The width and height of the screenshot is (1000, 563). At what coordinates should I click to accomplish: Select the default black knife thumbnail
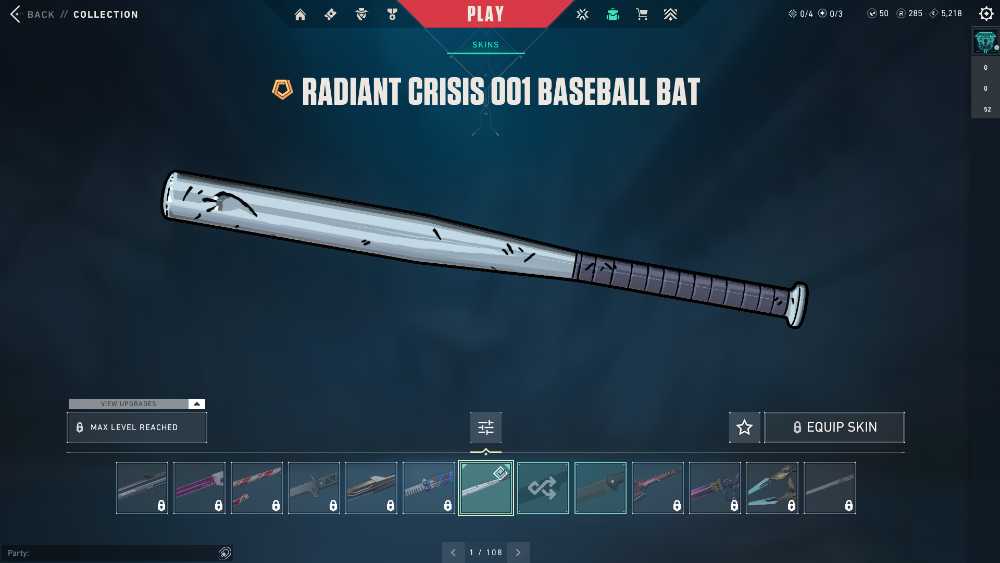(601, 488)
